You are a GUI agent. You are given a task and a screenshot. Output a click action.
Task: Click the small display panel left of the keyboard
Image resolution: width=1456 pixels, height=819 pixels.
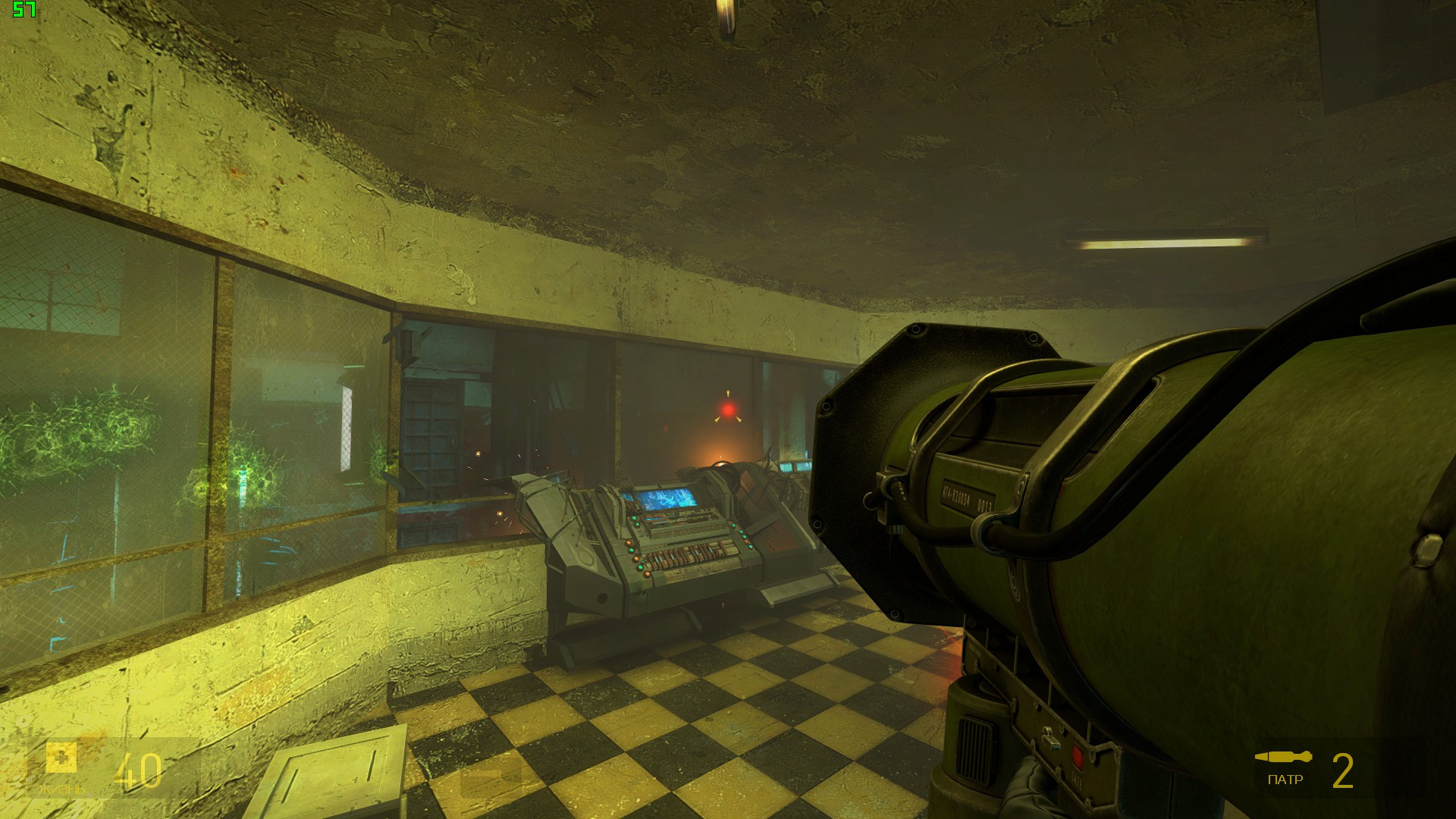click(x=654, y=519)
